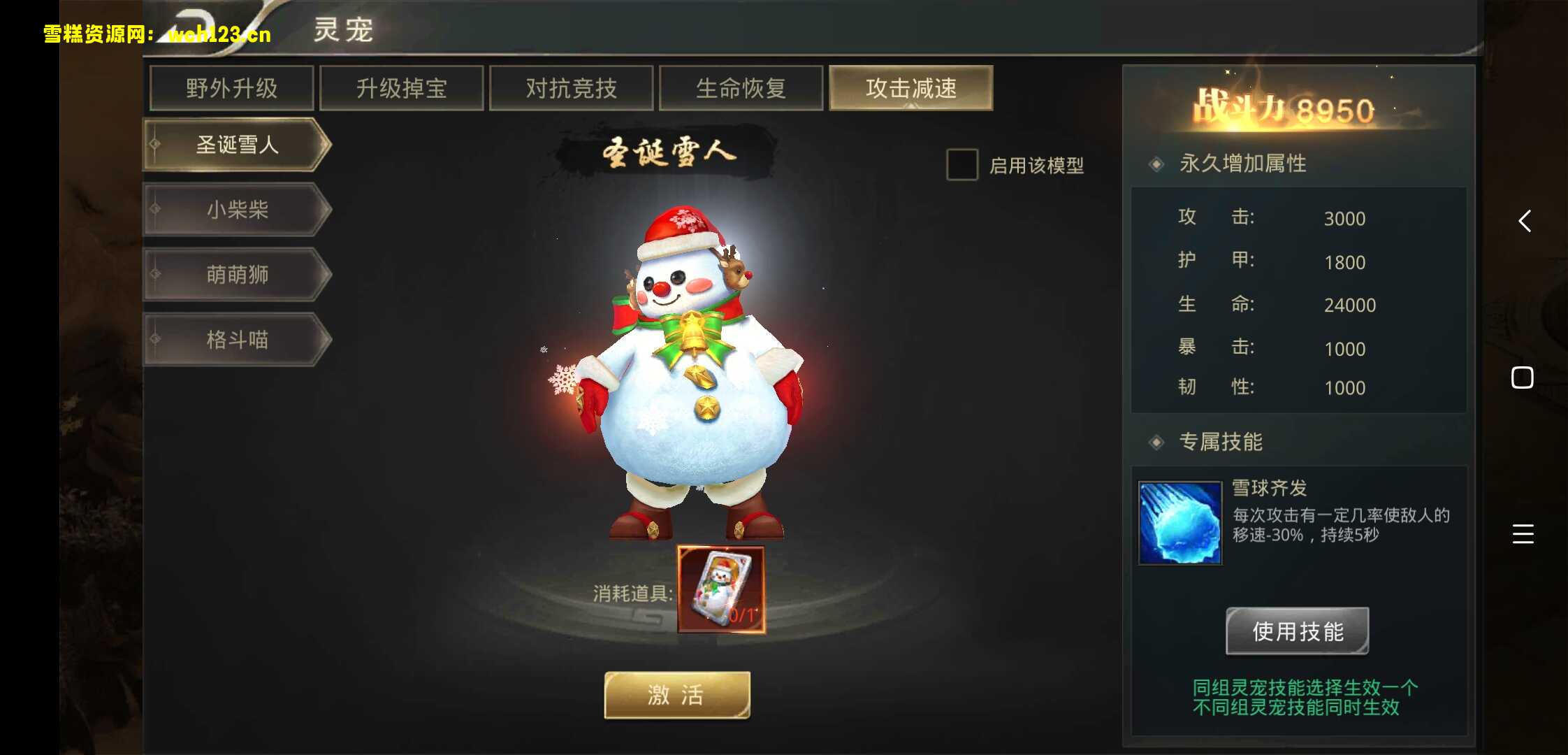Select the 圣诞雪人 pet entry
Screen dimensions: 1568x755
click(x=236, y=145)
